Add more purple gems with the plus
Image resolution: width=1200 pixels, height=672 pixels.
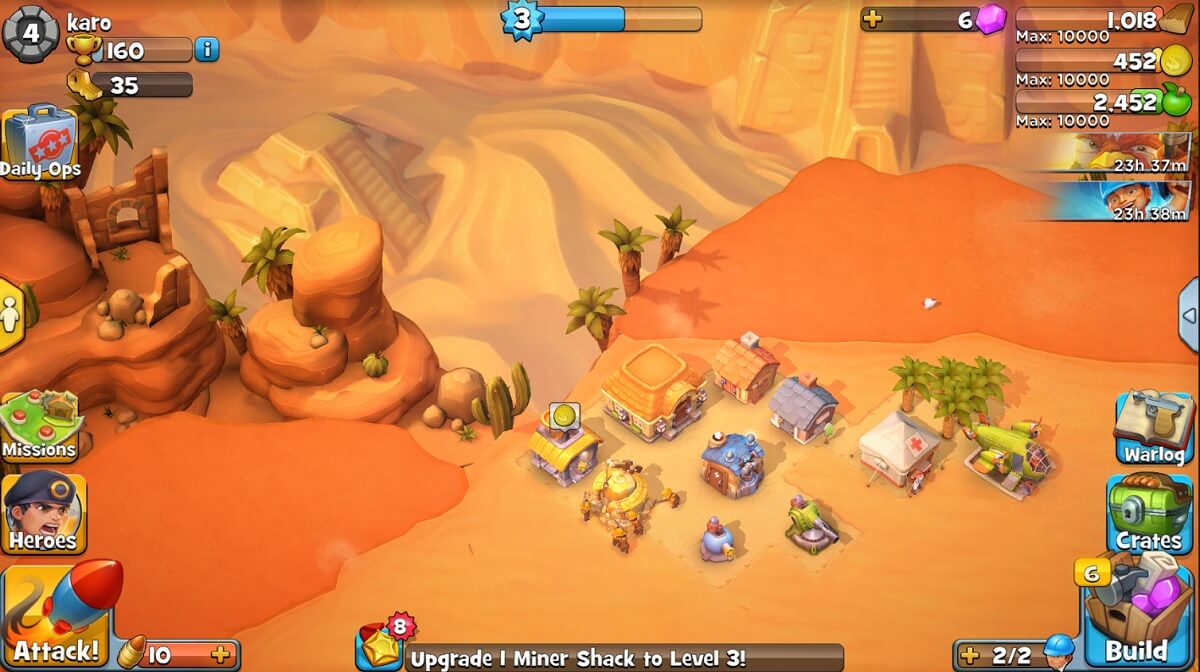coord(873,20)
